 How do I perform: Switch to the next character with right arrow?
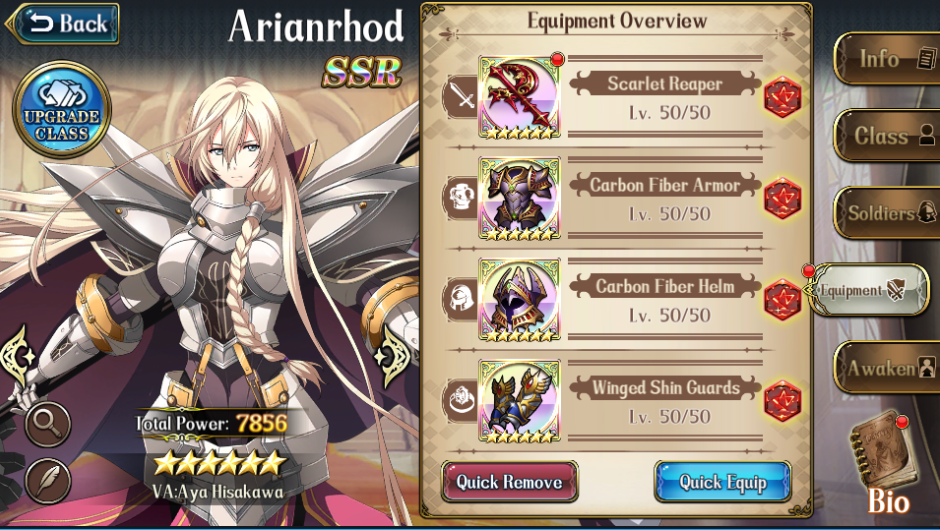click(x=397, y=354)
